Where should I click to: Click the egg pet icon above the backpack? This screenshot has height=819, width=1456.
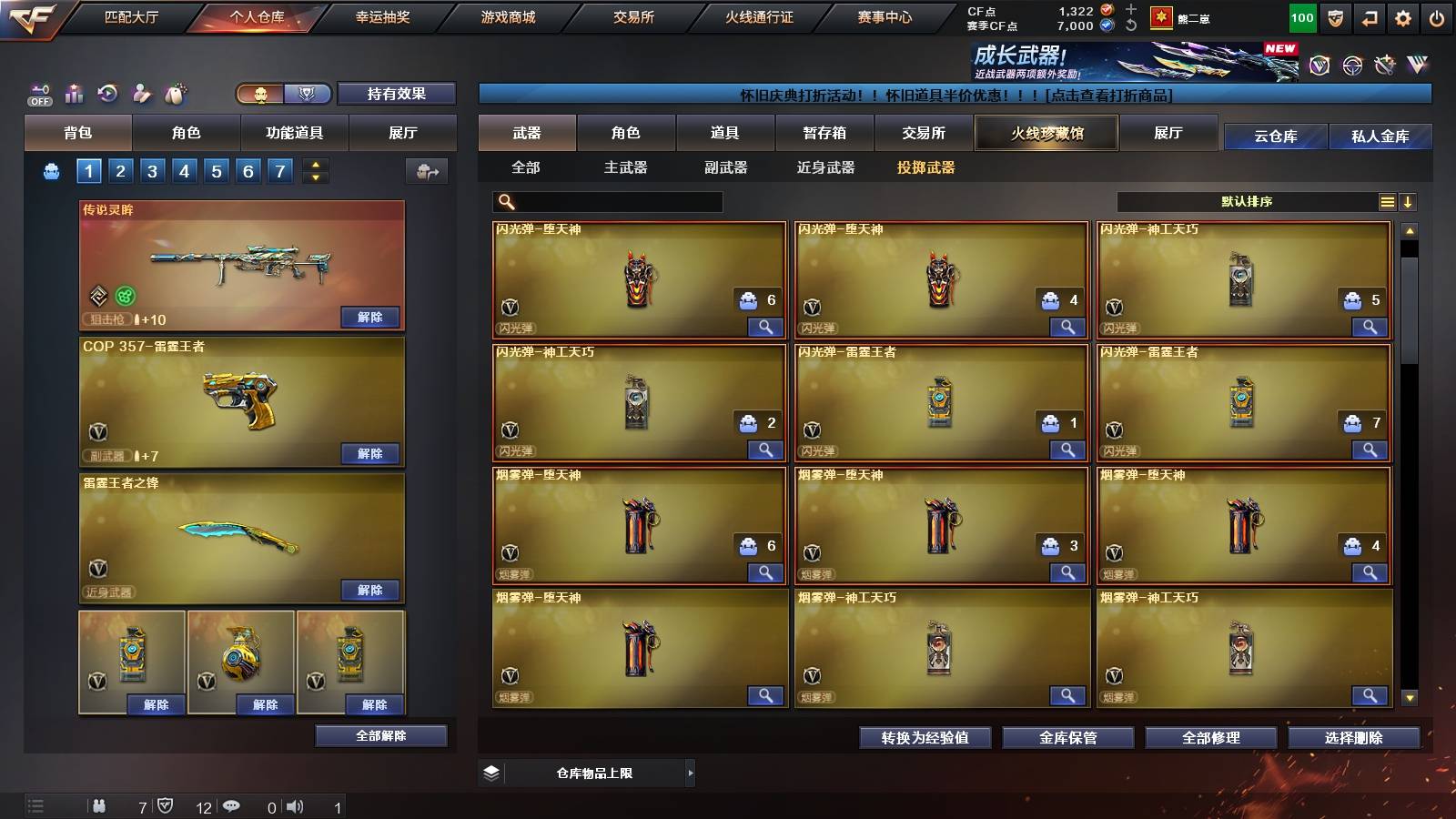pyautogui.click(x=175, y=94)
